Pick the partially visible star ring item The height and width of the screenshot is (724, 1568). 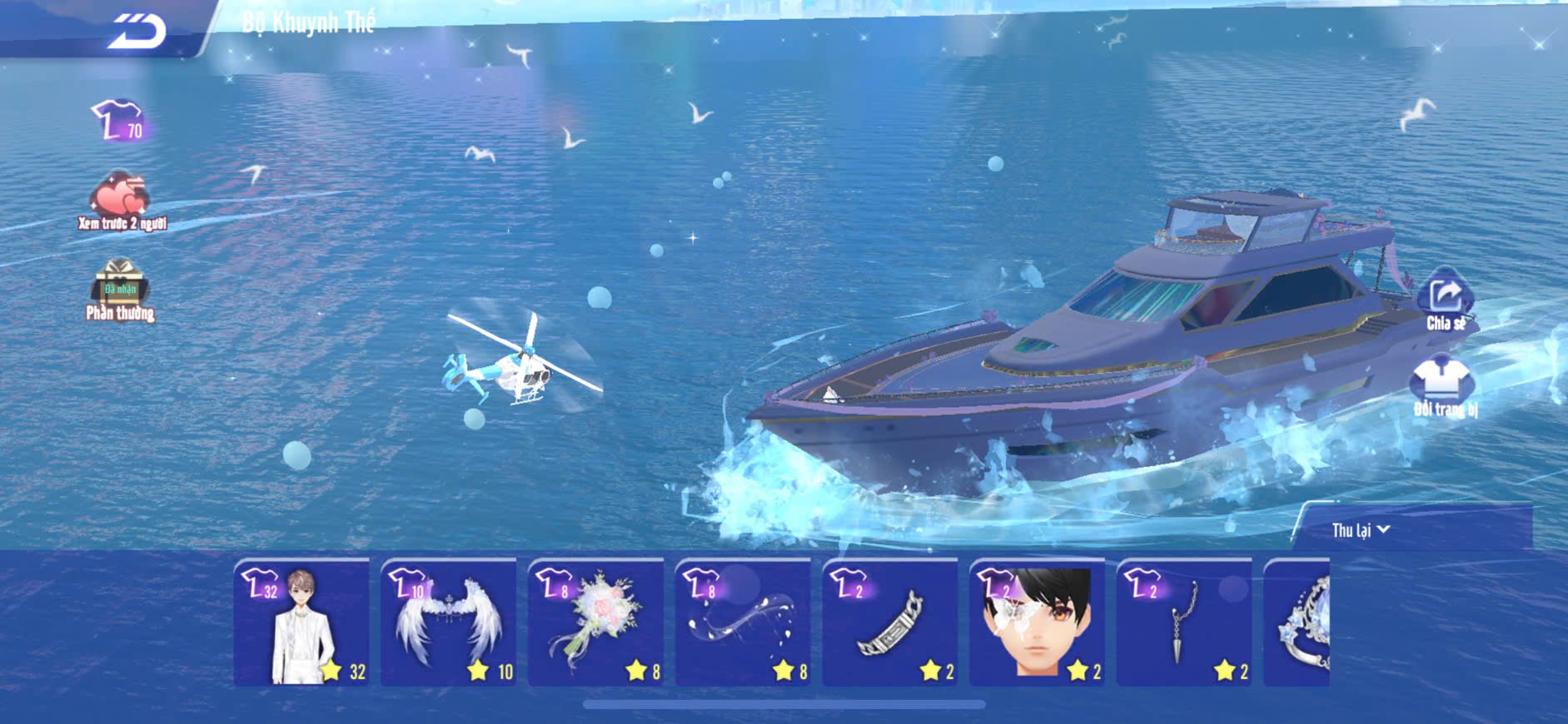point(1299,624)
